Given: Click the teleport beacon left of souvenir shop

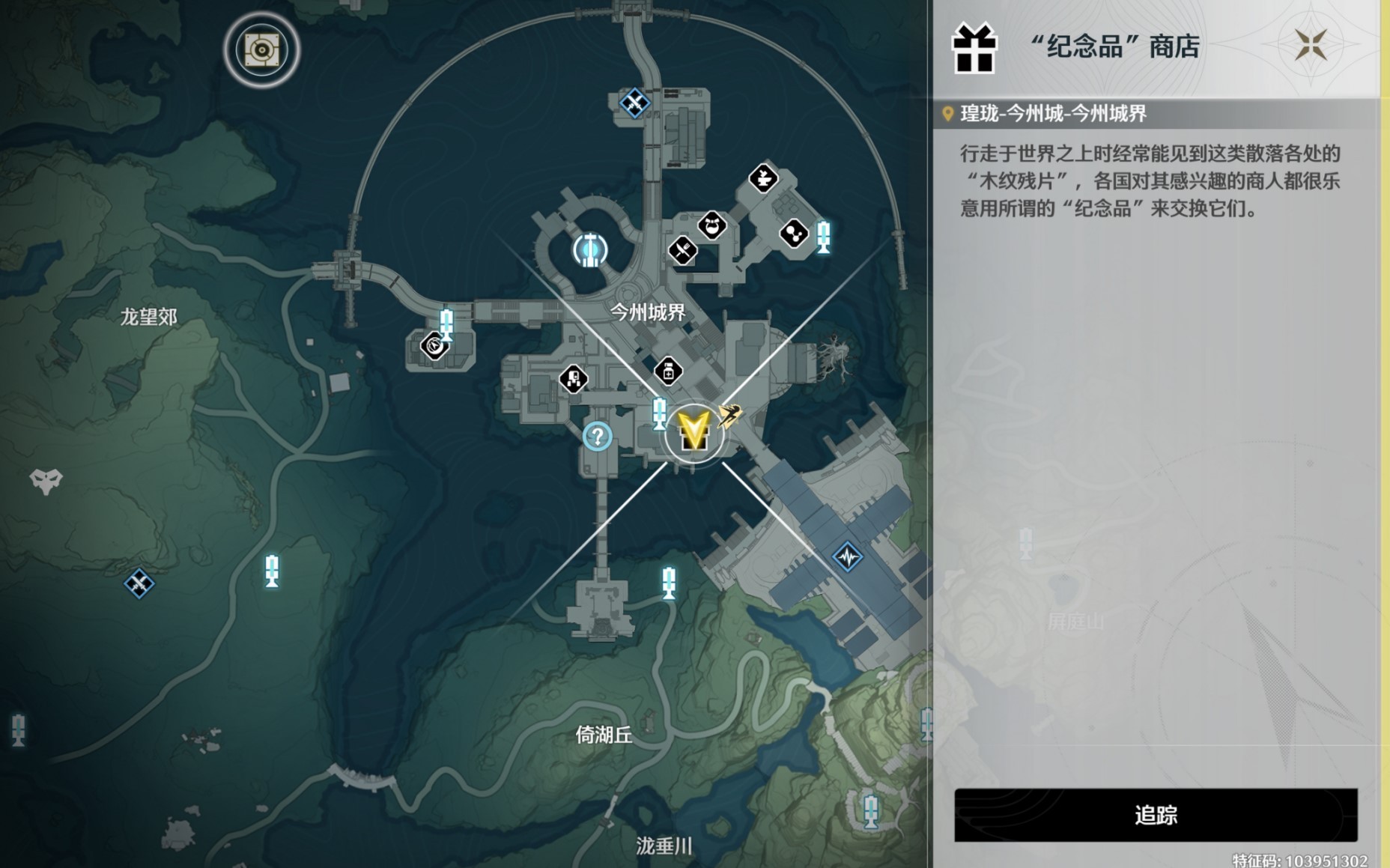Looking at the screenshot, I should [659, 414].
